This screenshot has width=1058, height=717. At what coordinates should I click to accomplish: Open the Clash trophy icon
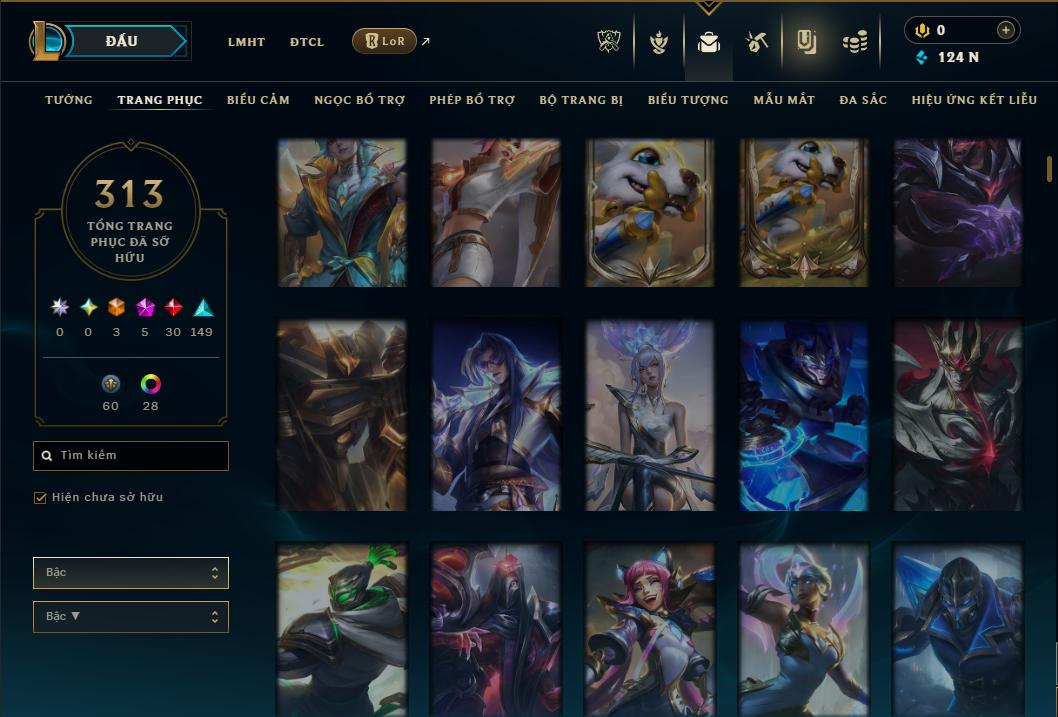tap(609, 42)
